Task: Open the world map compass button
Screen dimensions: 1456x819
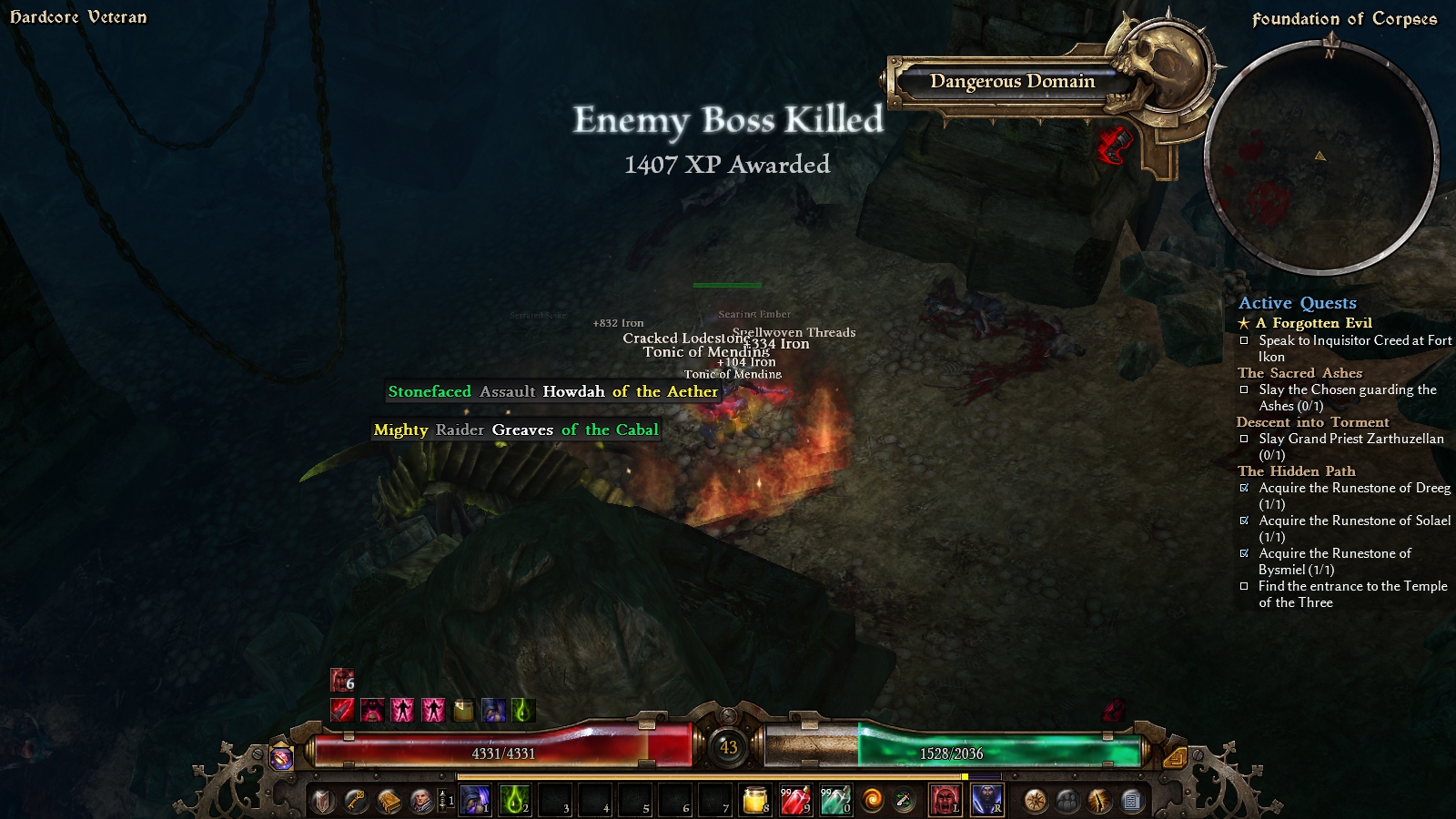Action: pos(1035,801)
